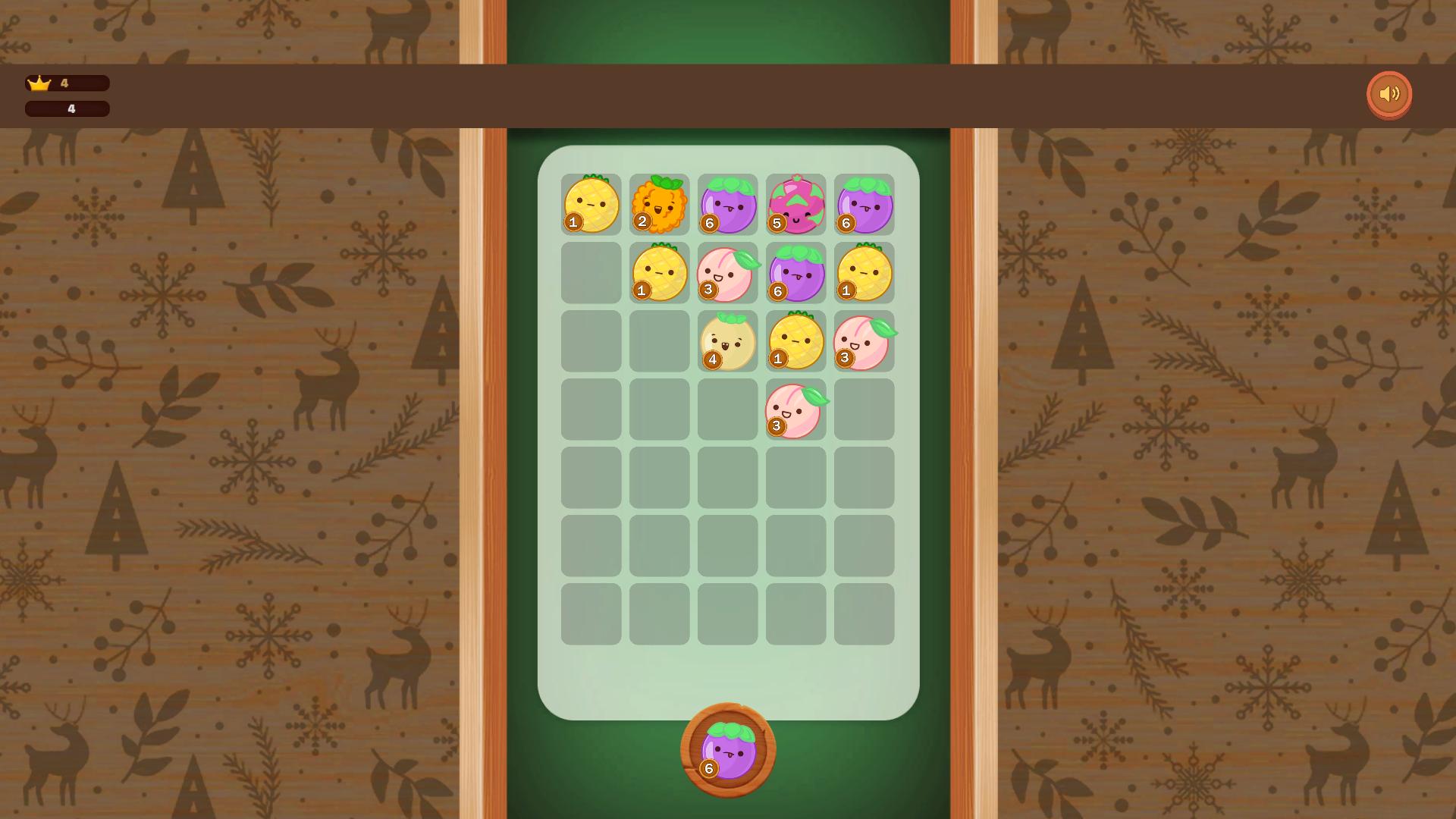The width and height of the screenshot is (1456, 819).
Task: Click the bottom-left empty grid cell
Action: [x=591, y=613]
